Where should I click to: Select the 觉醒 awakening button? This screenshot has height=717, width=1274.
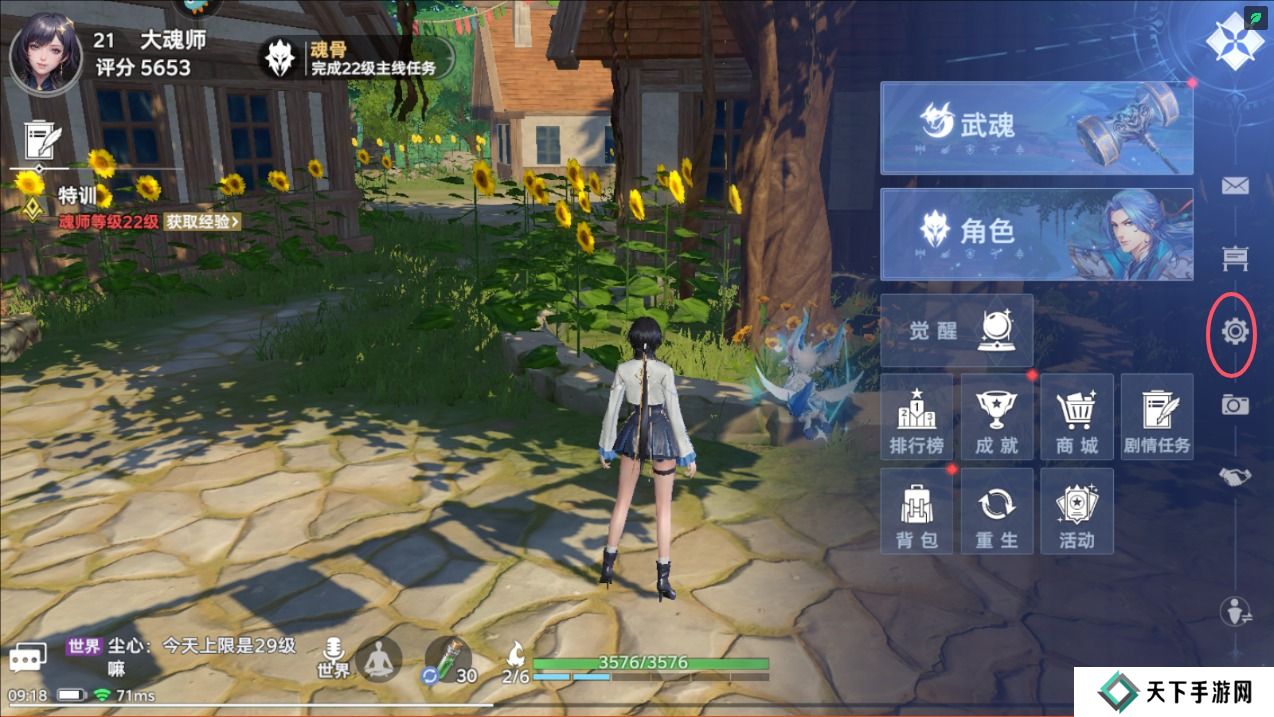pos(956,330)
